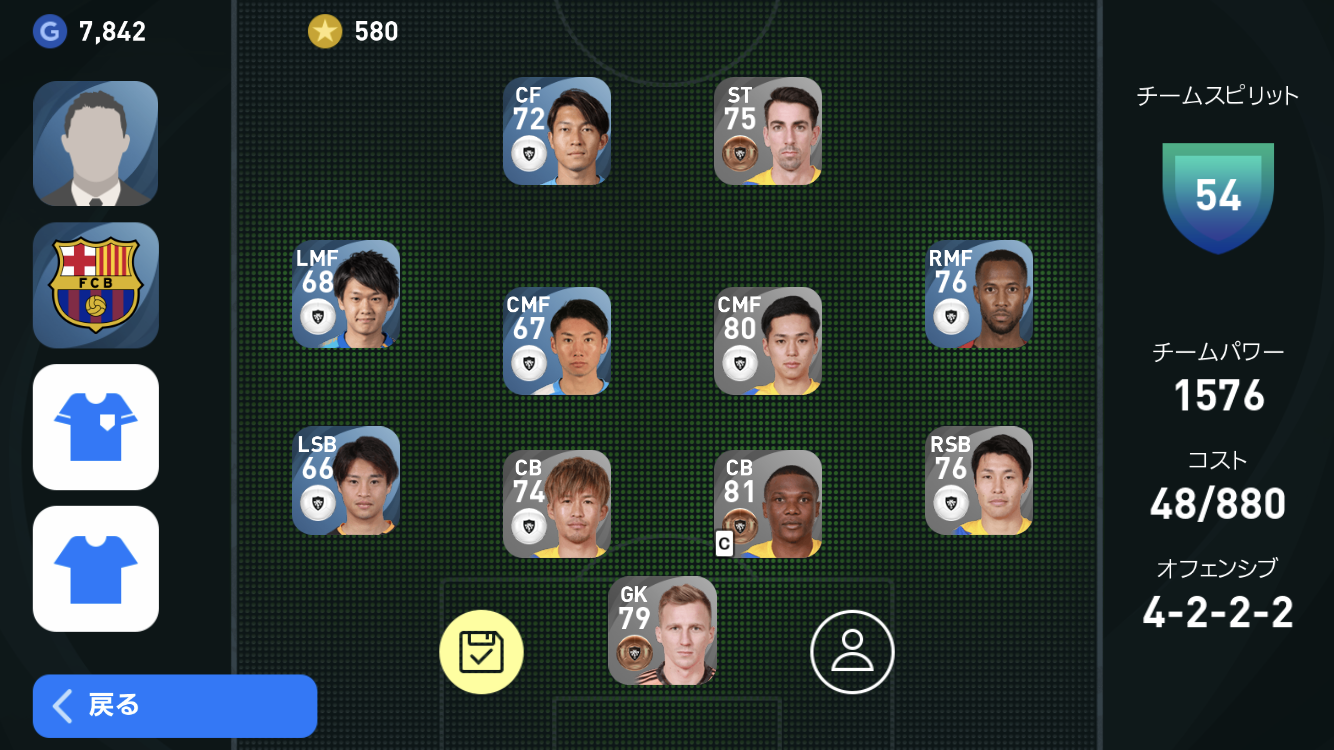This screenshot has width=1334, height=750.
Task: Open the kit with collar icon
Action: 96,427
